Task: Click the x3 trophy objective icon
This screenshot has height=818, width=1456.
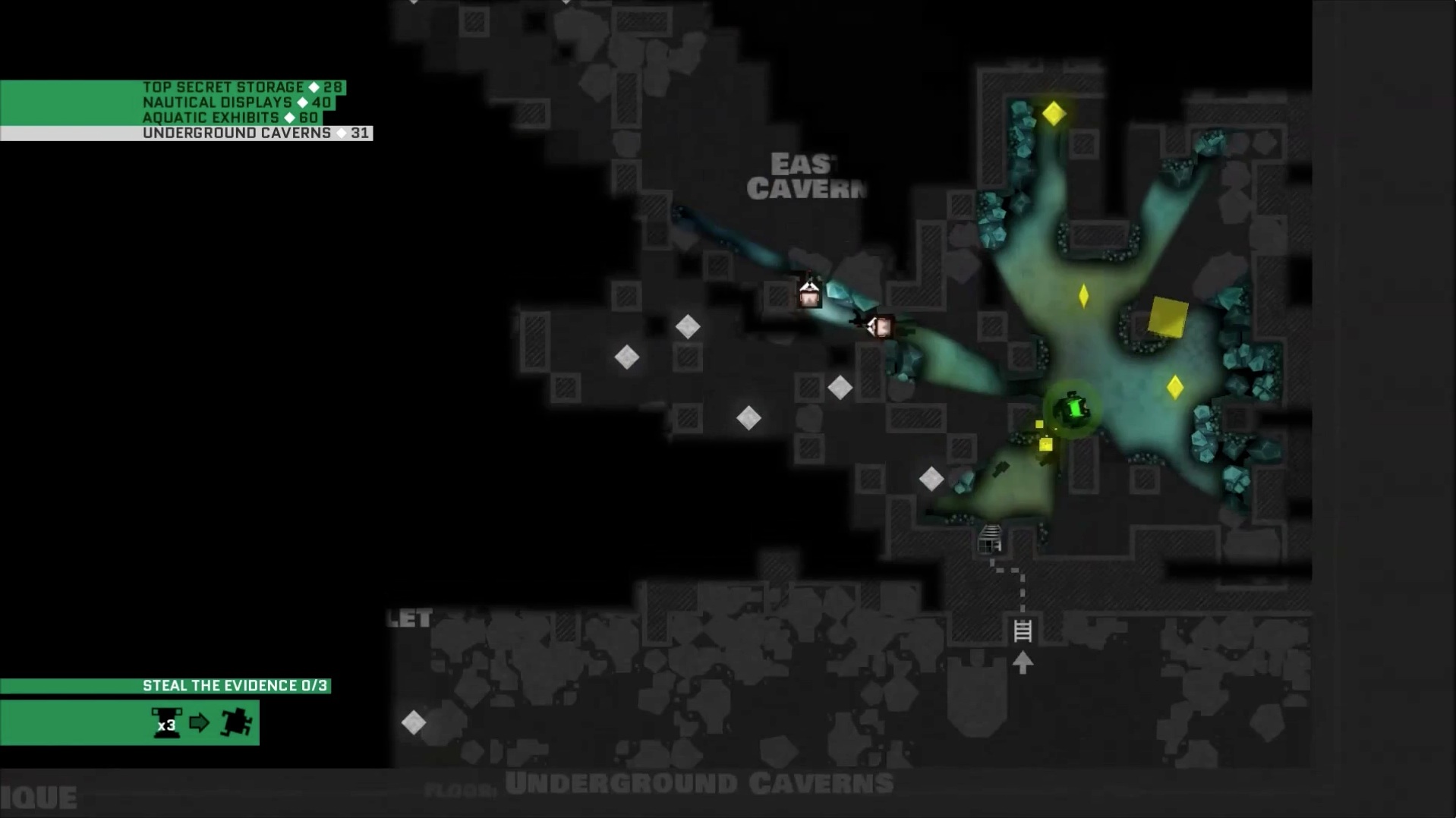Action: 166,722
